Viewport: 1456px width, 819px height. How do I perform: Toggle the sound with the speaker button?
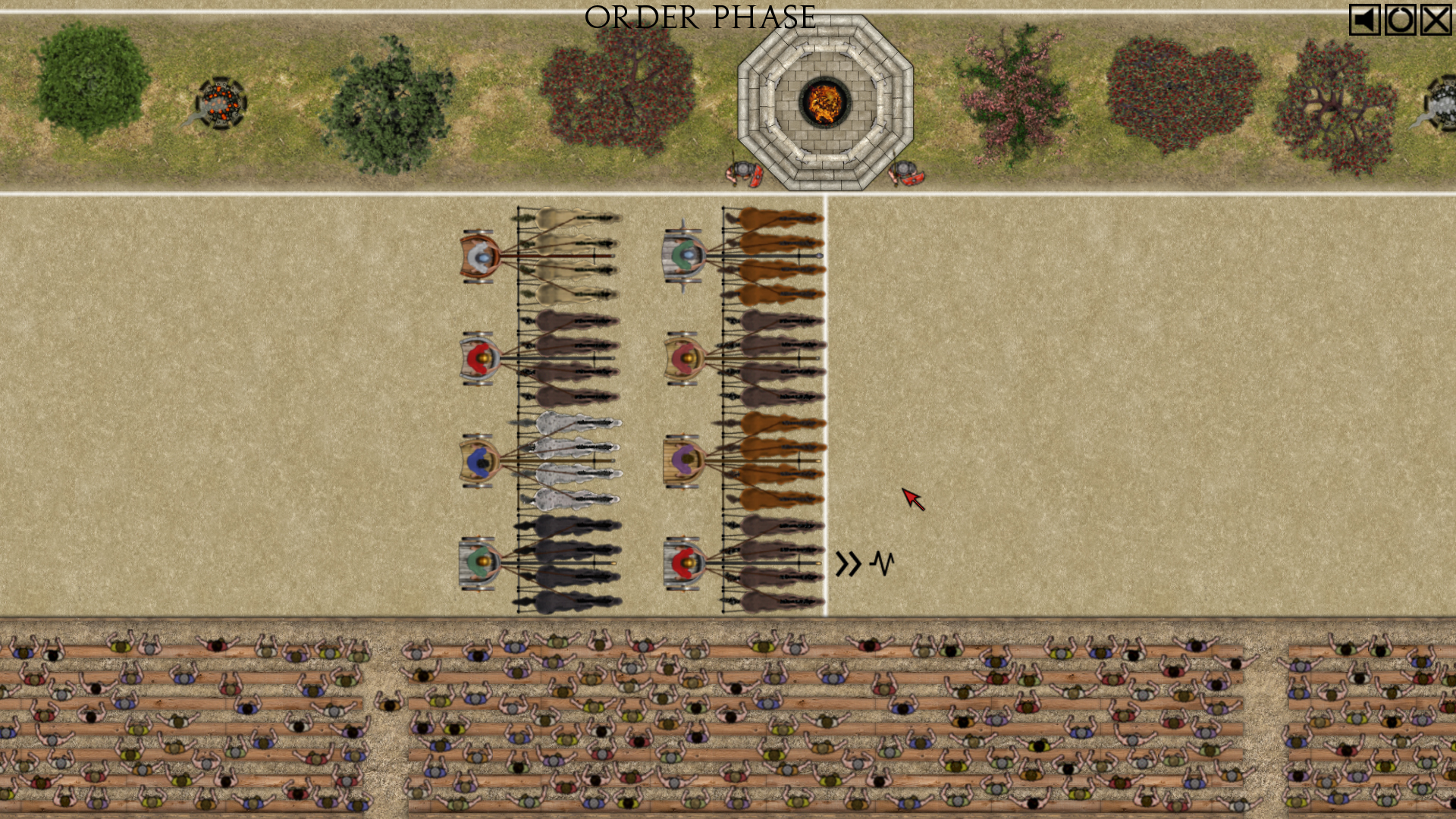[1363, 20]
